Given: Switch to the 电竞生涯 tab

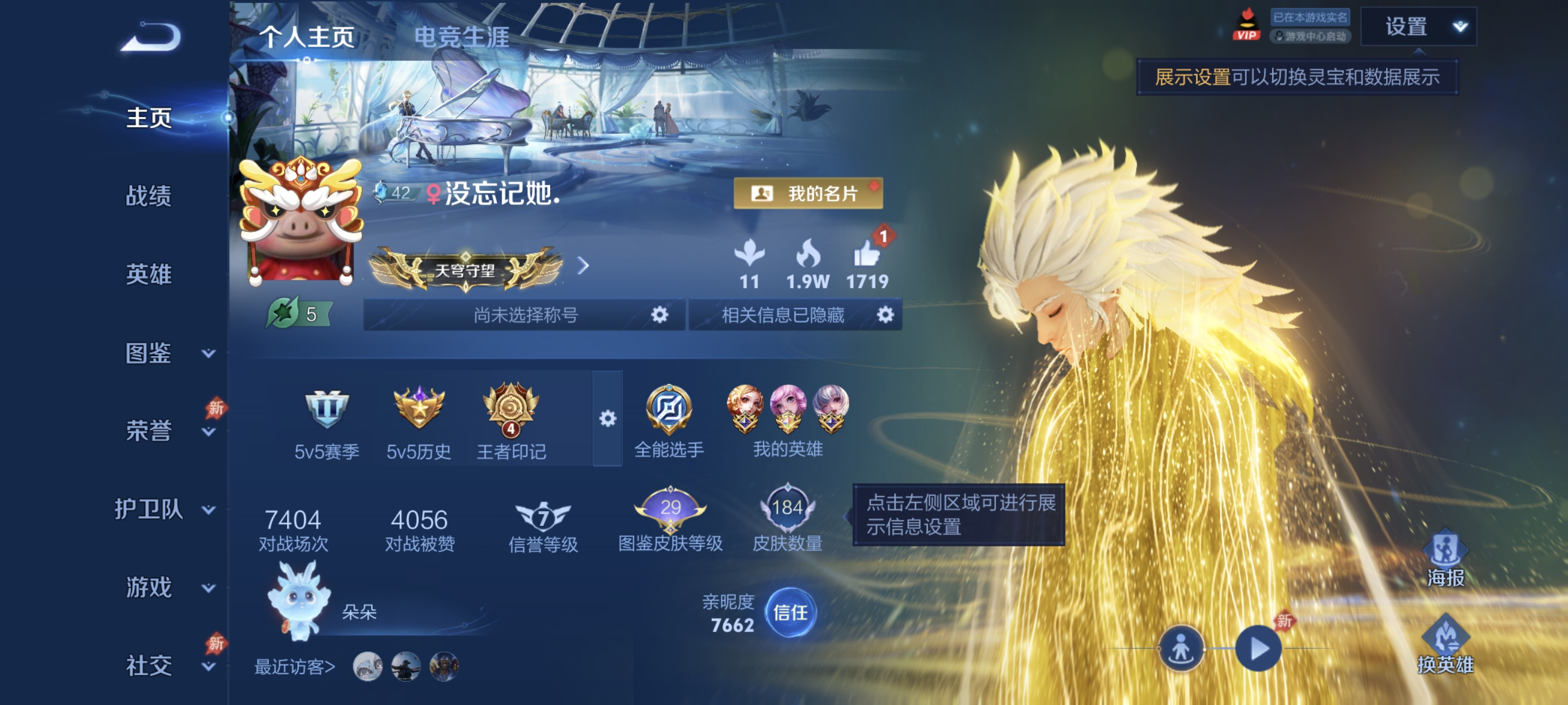Looking at the screenshot, I should (x=462, y=38).
